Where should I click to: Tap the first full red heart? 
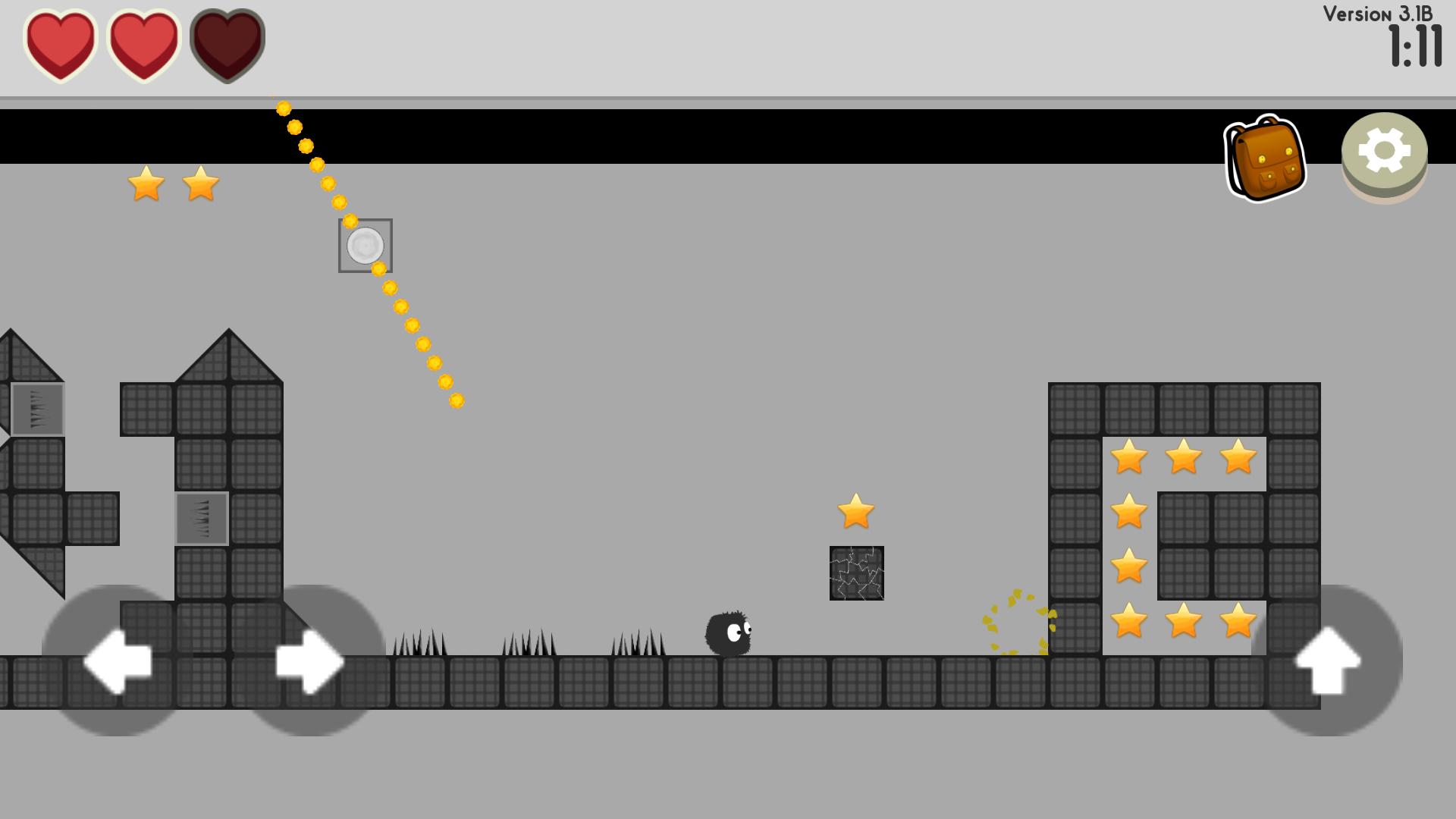pos(61,43)
